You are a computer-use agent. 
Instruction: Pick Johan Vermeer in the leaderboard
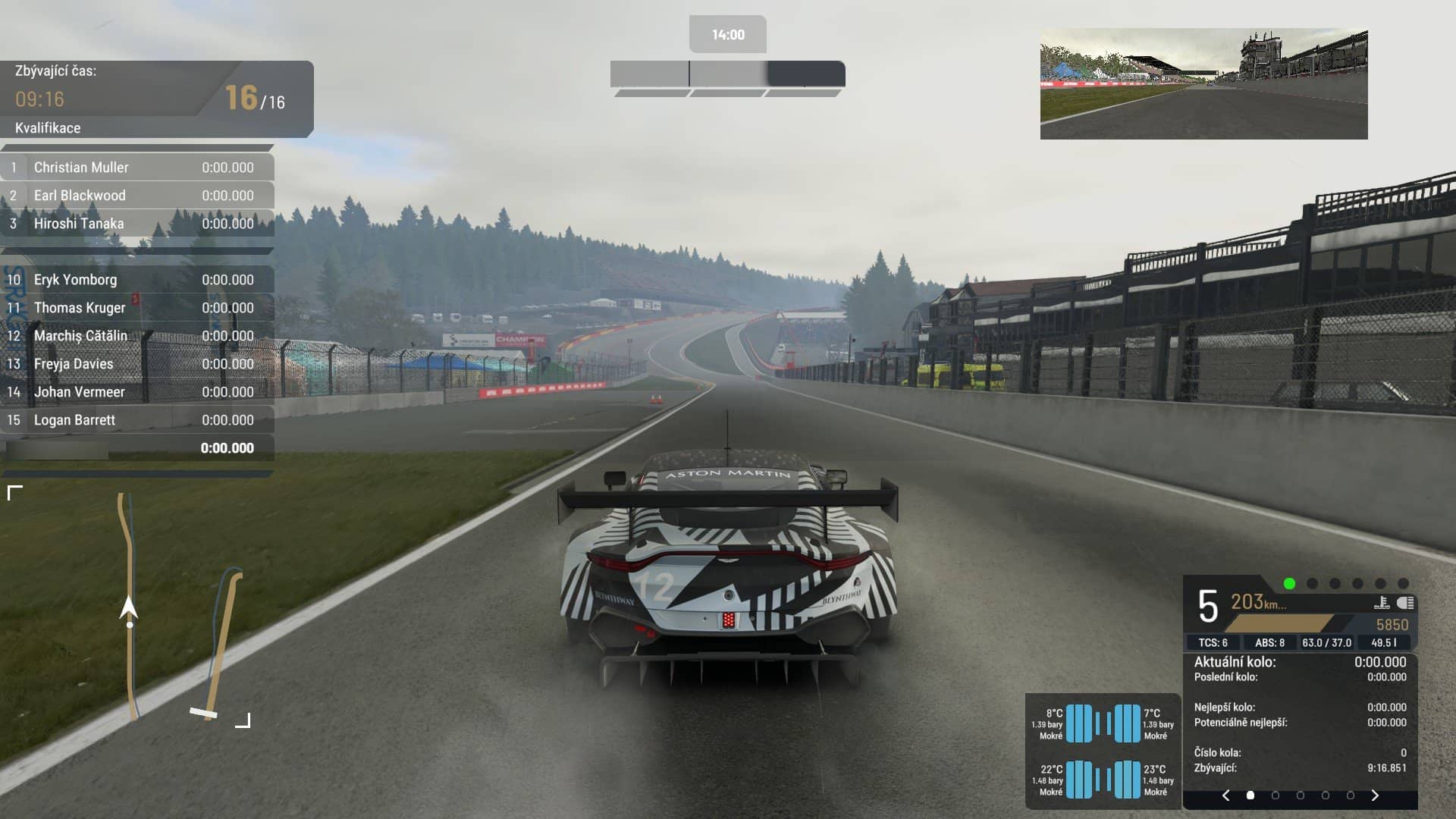(137, 392)
